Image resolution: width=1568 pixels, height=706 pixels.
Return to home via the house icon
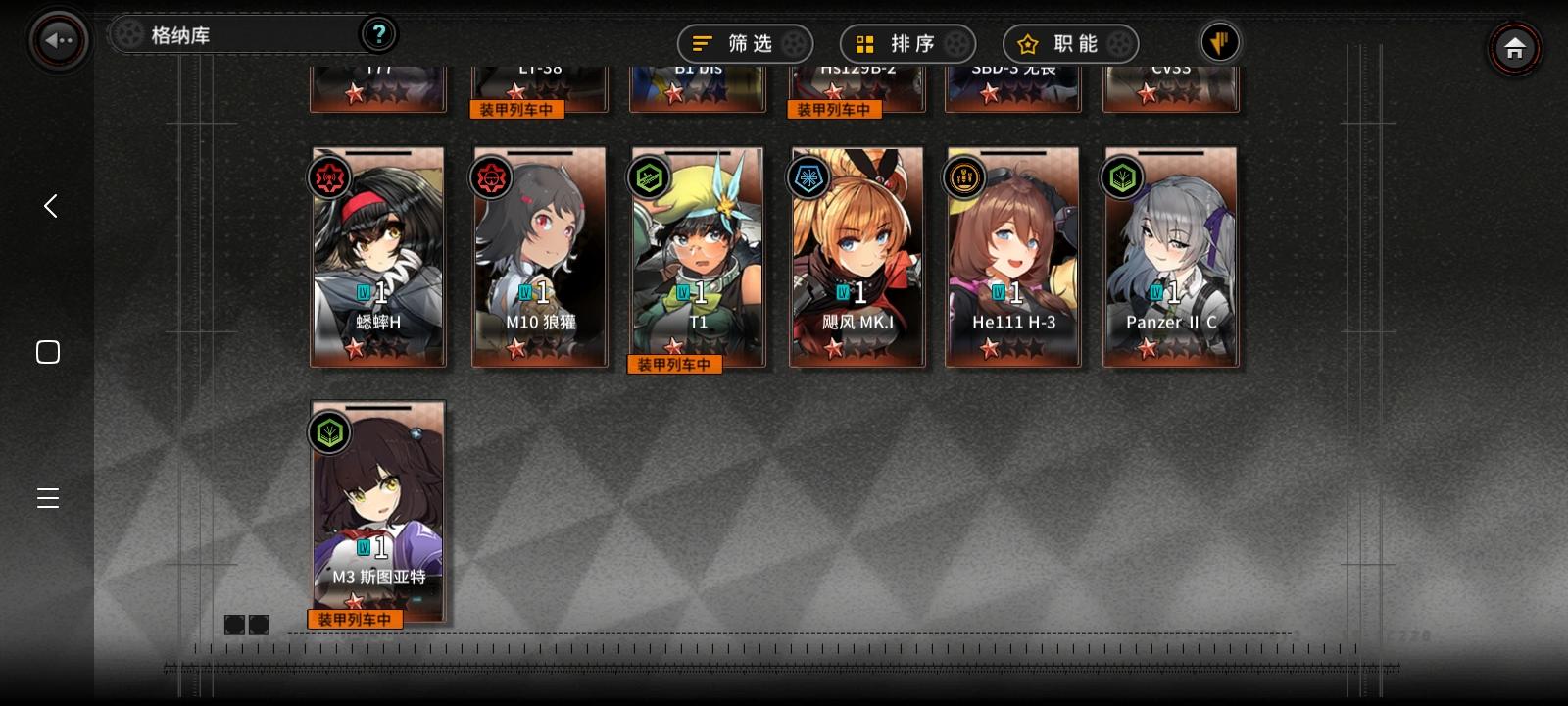(x=1514, y=46)
